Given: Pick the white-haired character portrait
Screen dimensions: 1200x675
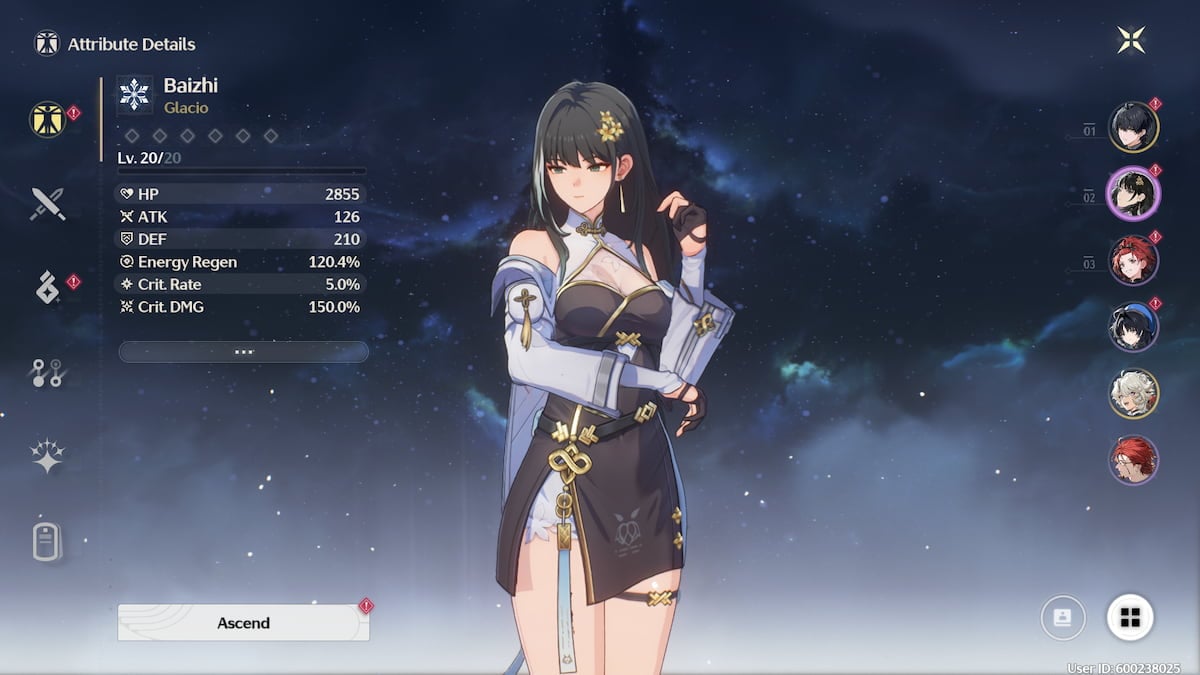Looking at the screenshot, I should 1133,393.
